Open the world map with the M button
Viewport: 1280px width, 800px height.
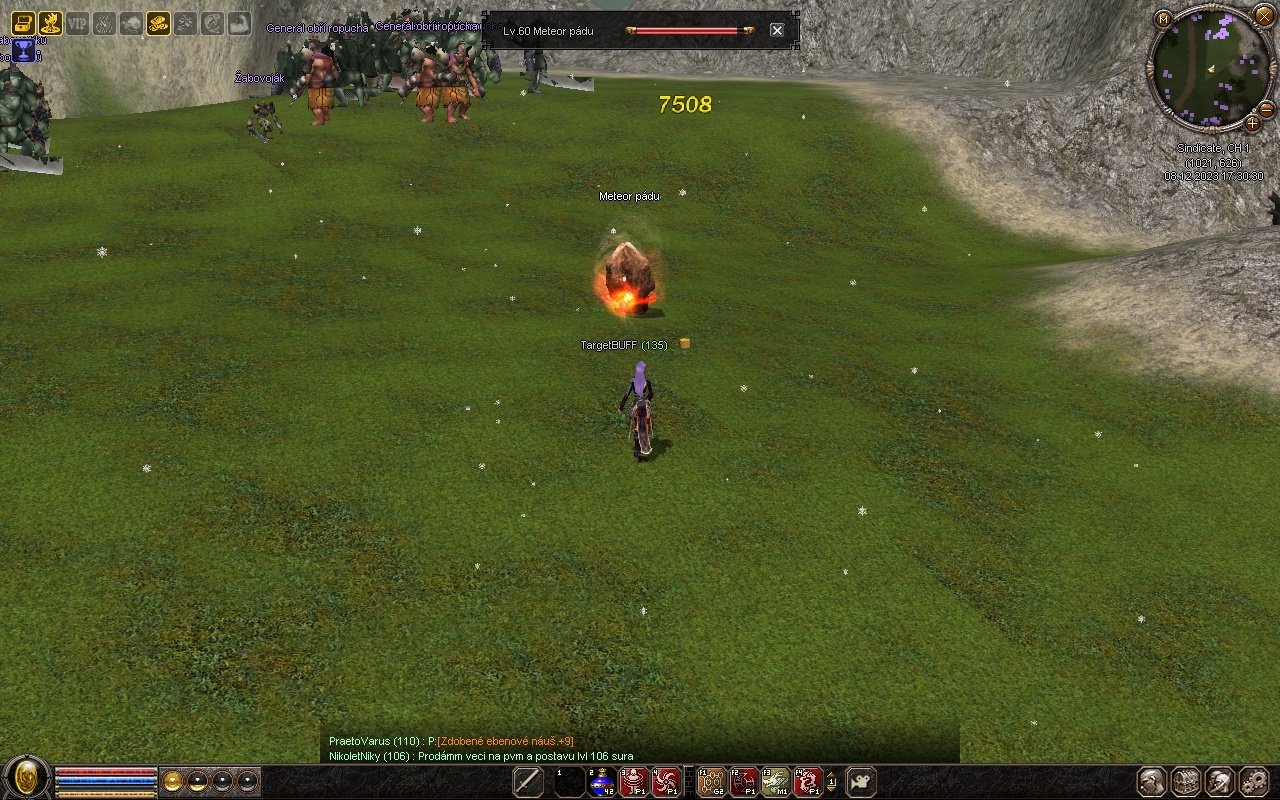(1162, 19)
